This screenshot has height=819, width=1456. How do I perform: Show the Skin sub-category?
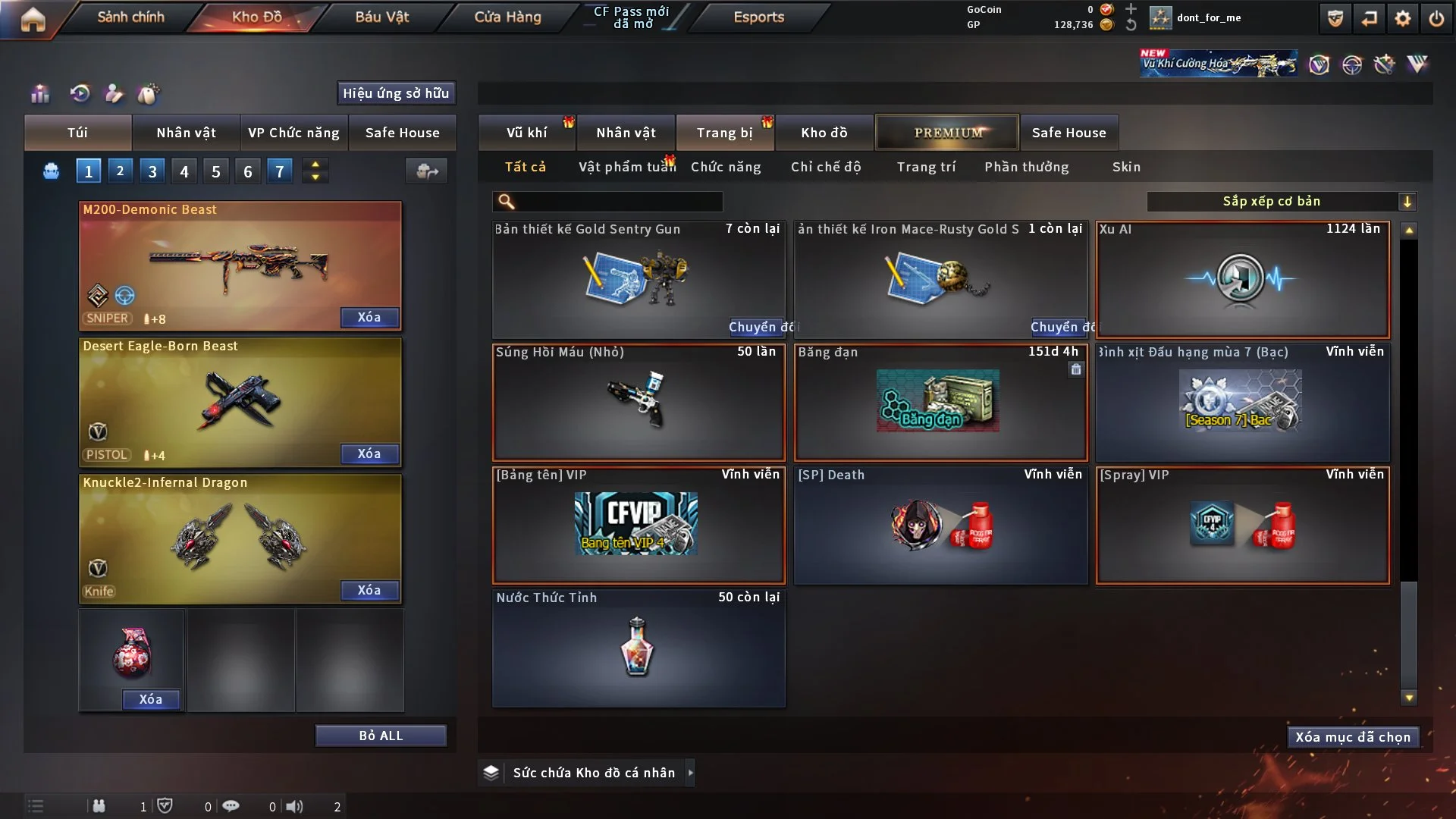coord(1126,167)
